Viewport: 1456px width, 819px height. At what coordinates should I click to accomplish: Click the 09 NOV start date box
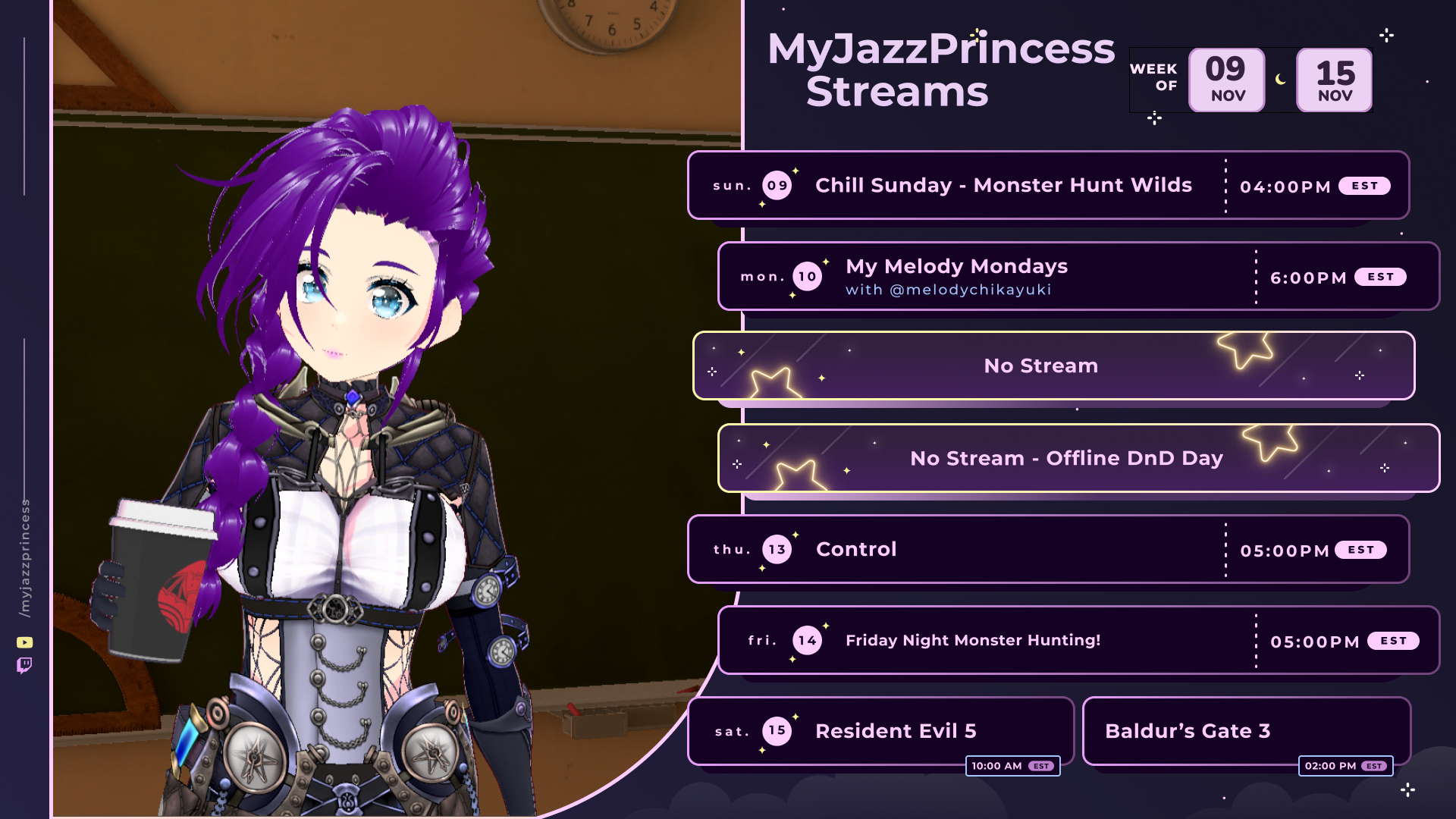(1226, 80)
